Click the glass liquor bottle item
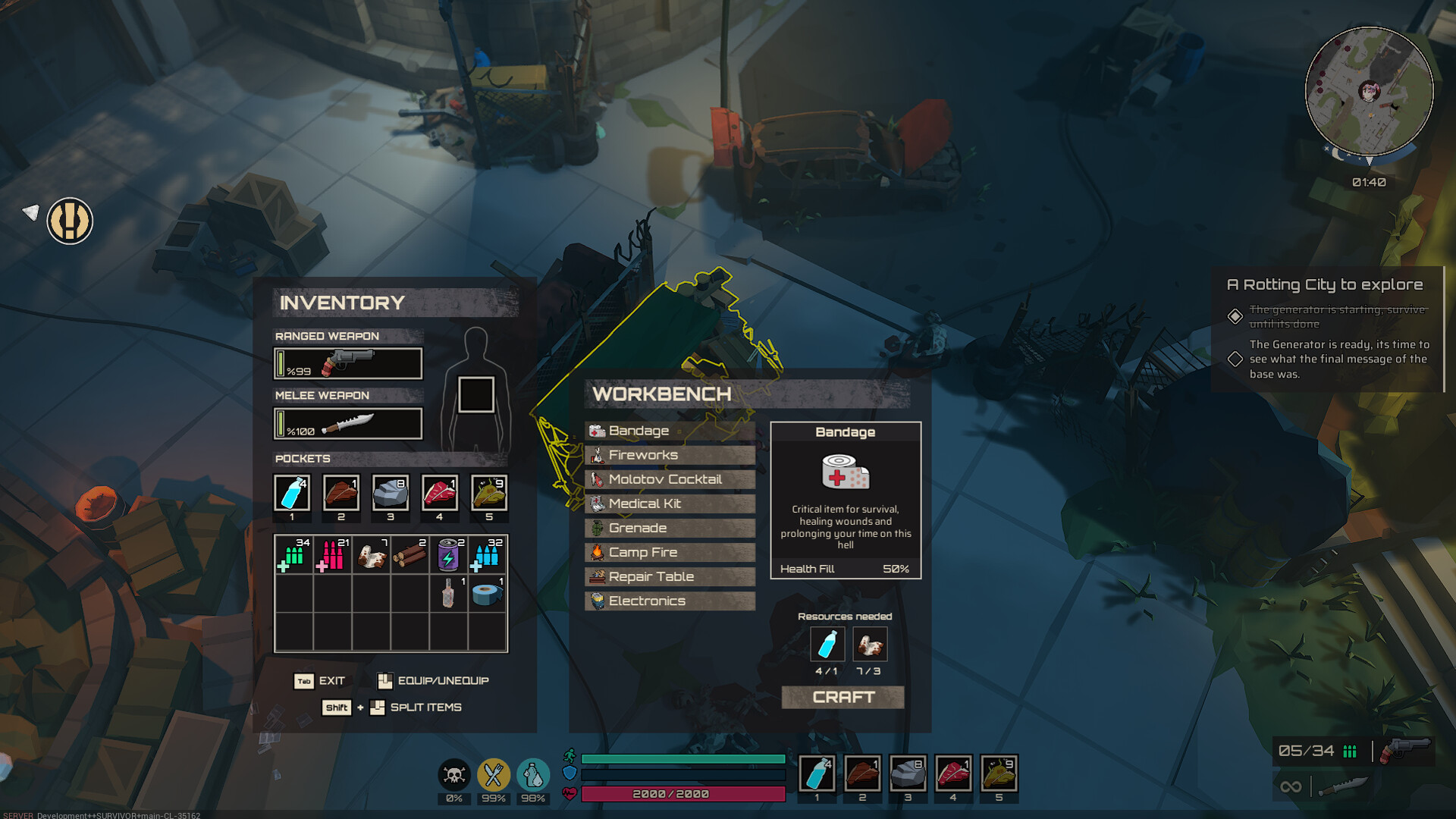 point(448,594)
